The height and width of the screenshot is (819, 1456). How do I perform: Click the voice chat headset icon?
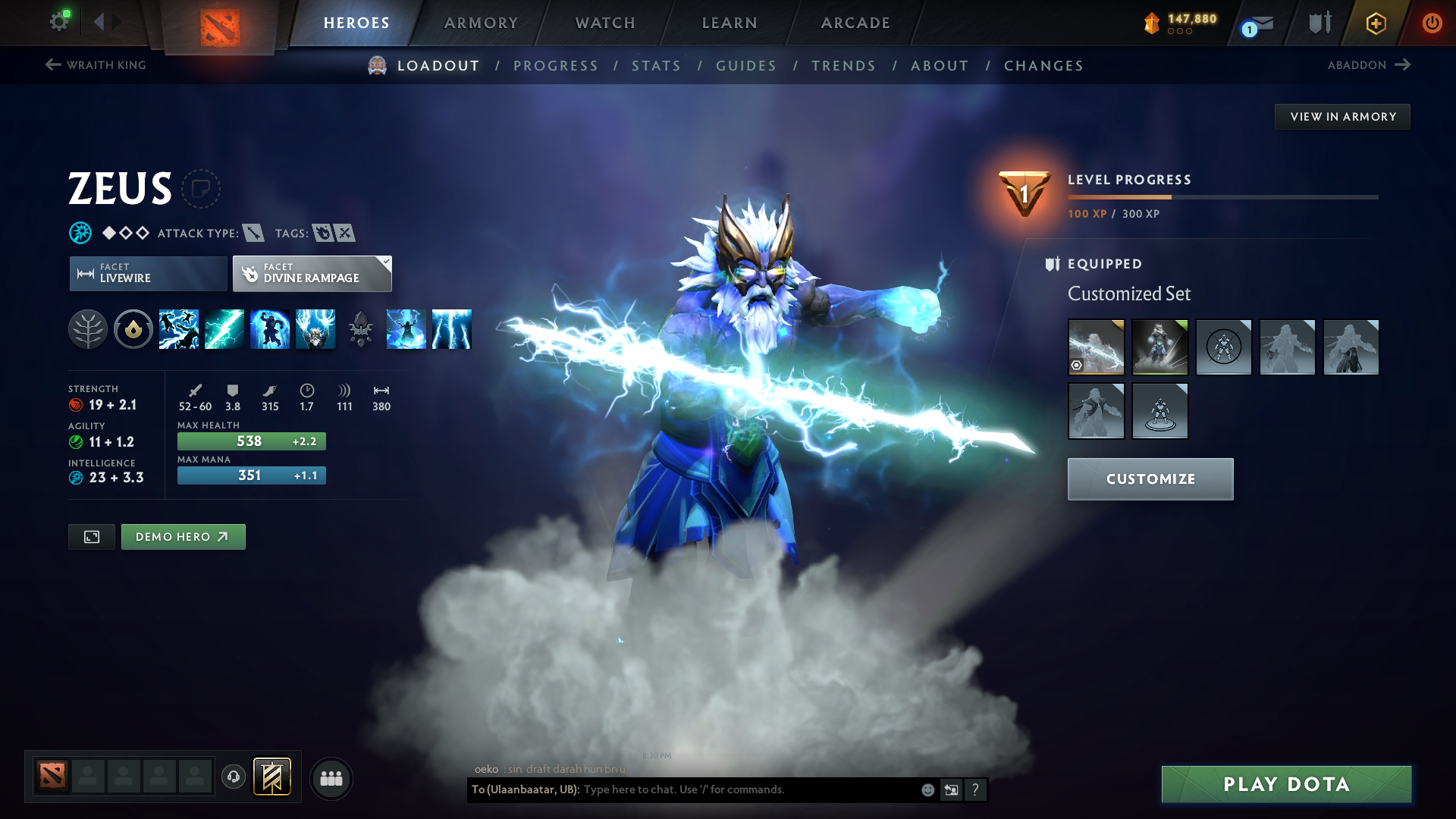[x=233, y=777]
